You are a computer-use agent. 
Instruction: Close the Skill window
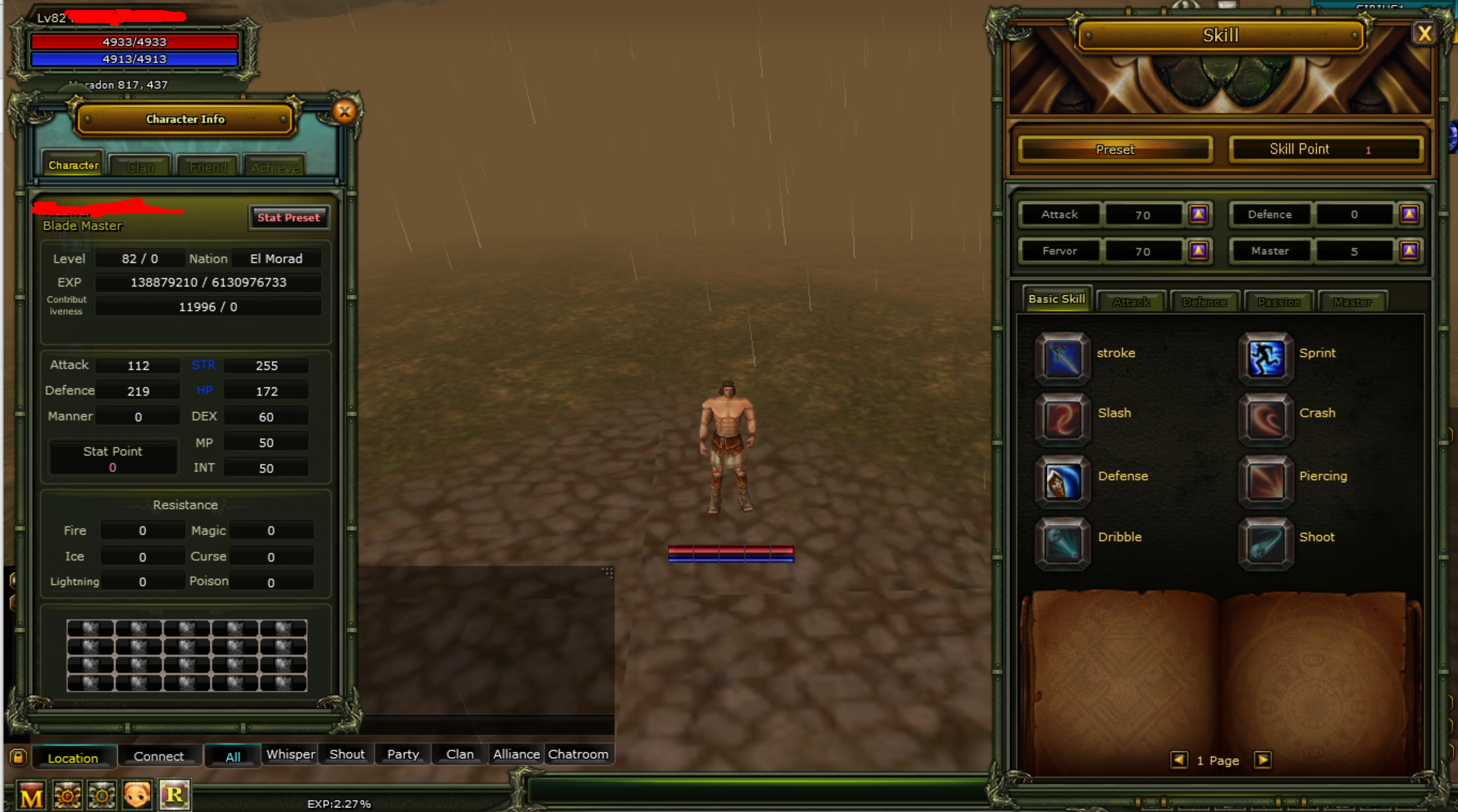tap(1423, 34)
